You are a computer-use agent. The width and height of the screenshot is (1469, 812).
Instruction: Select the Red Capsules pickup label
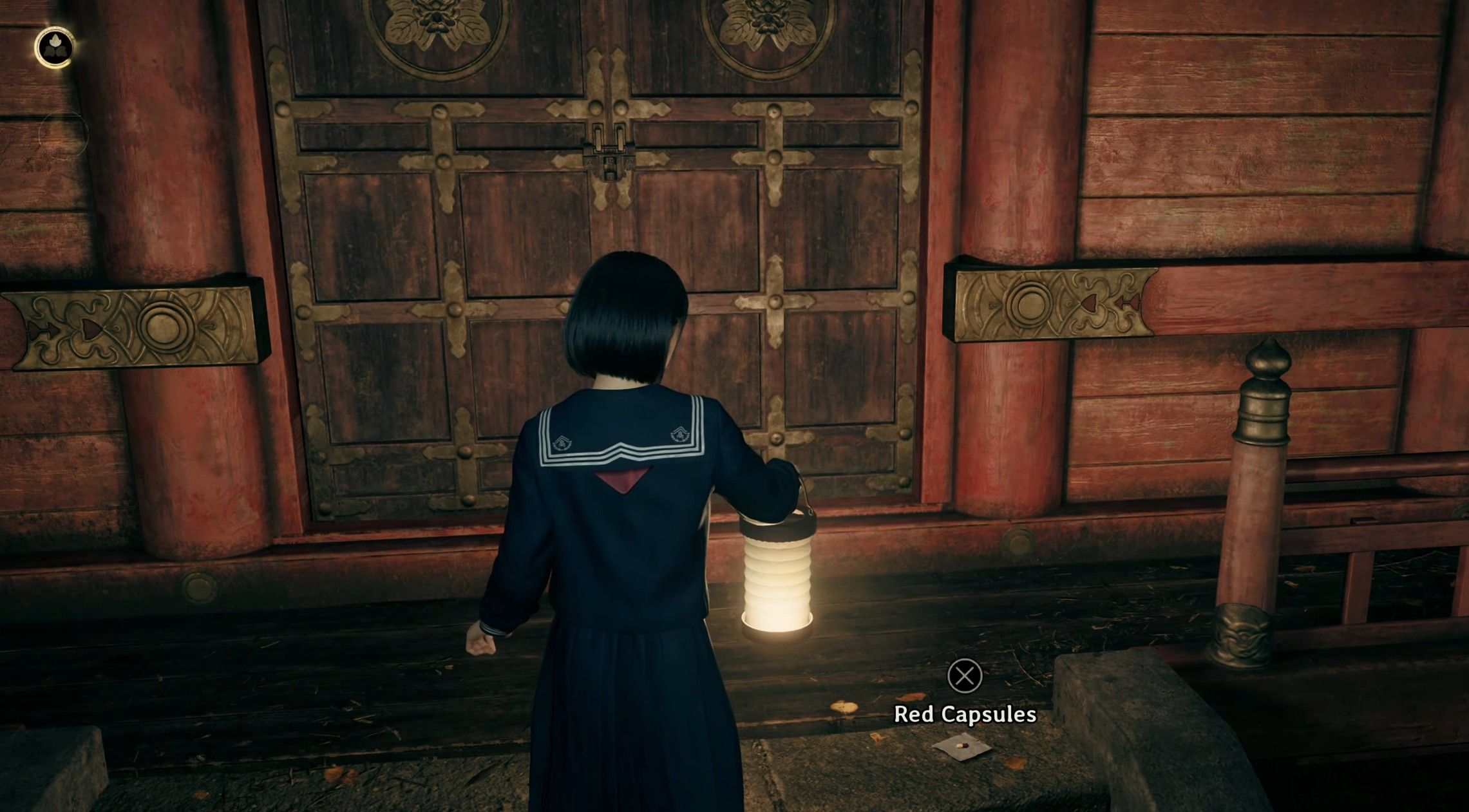click(x=965, y=715)
